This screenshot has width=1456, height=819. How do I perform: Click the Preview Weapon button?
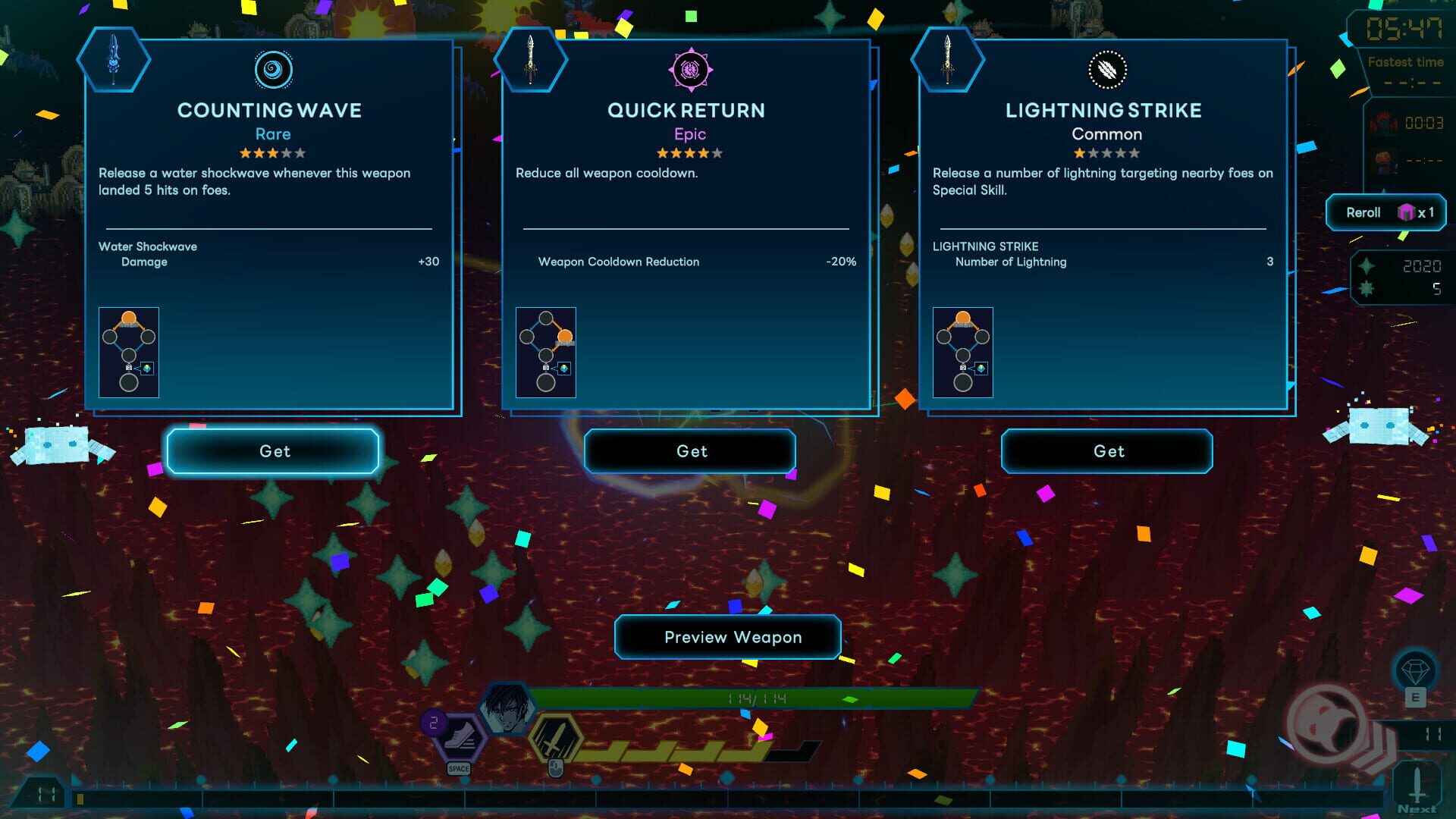click(728, 637)
